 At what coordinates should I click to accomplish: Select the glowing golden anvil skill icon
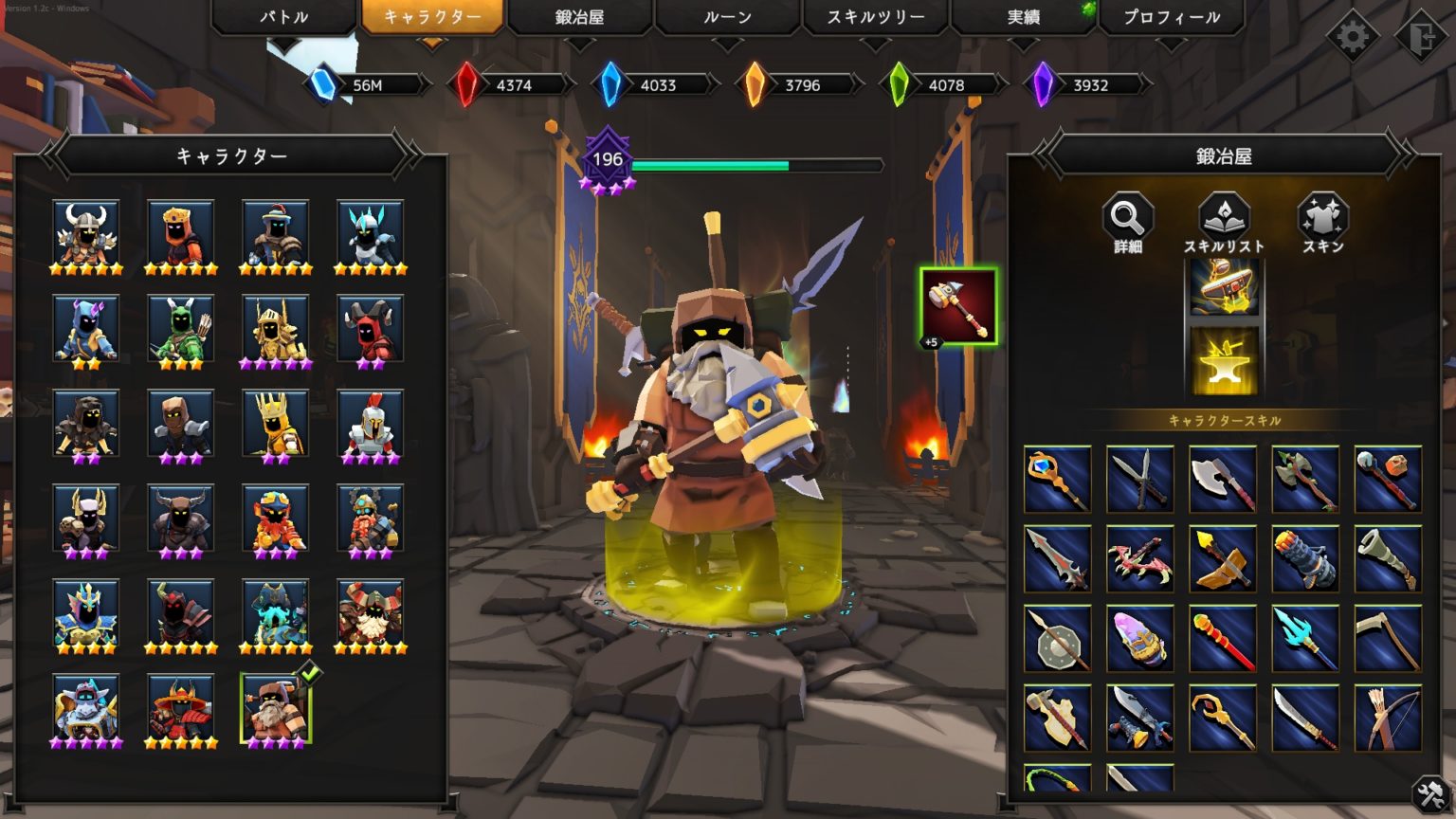[x=1224, y=361]
